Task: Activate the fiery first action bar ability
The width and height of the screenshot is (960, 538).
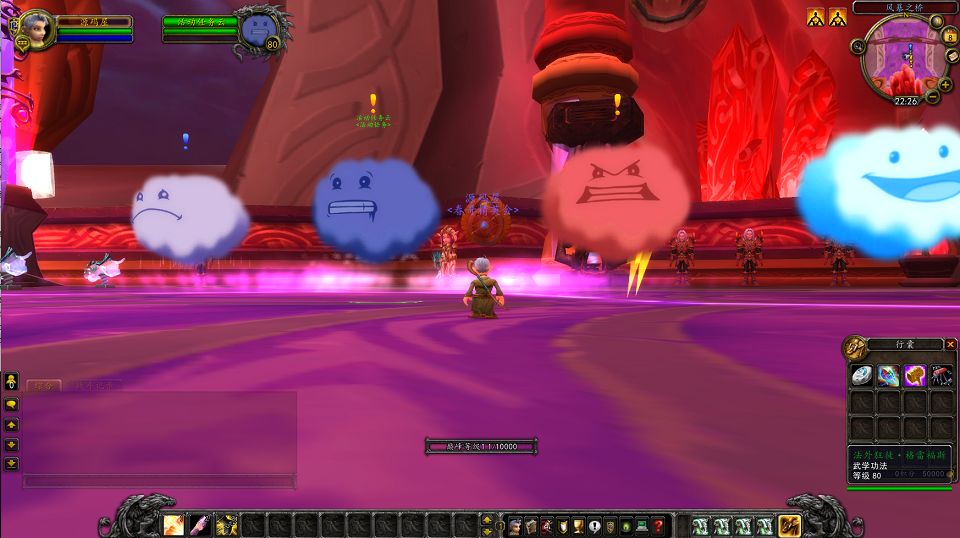Action: pos(174,525)
